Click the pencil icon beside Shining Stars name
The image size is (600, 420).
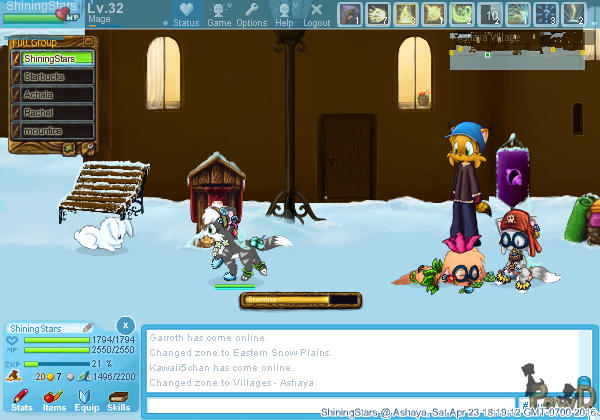[88, 328]
